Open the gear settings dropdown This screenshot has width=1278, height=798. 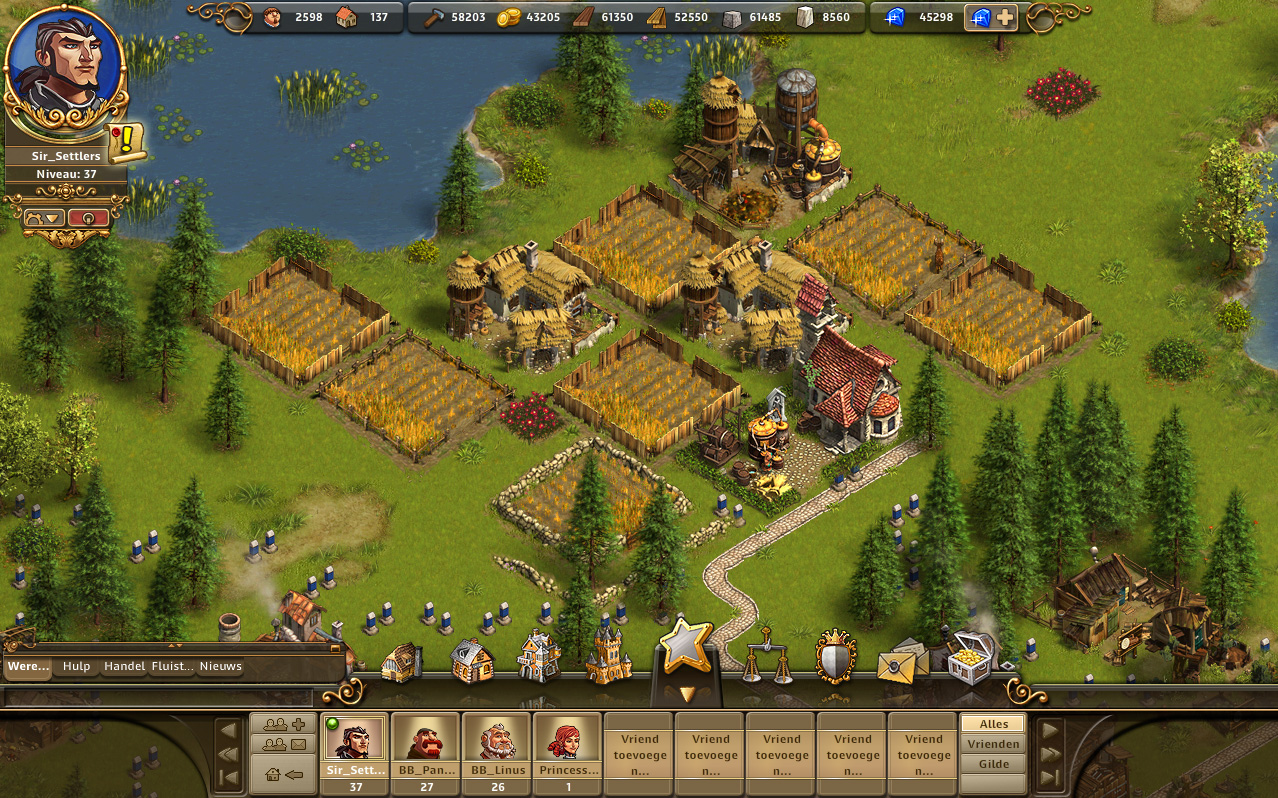46,217
